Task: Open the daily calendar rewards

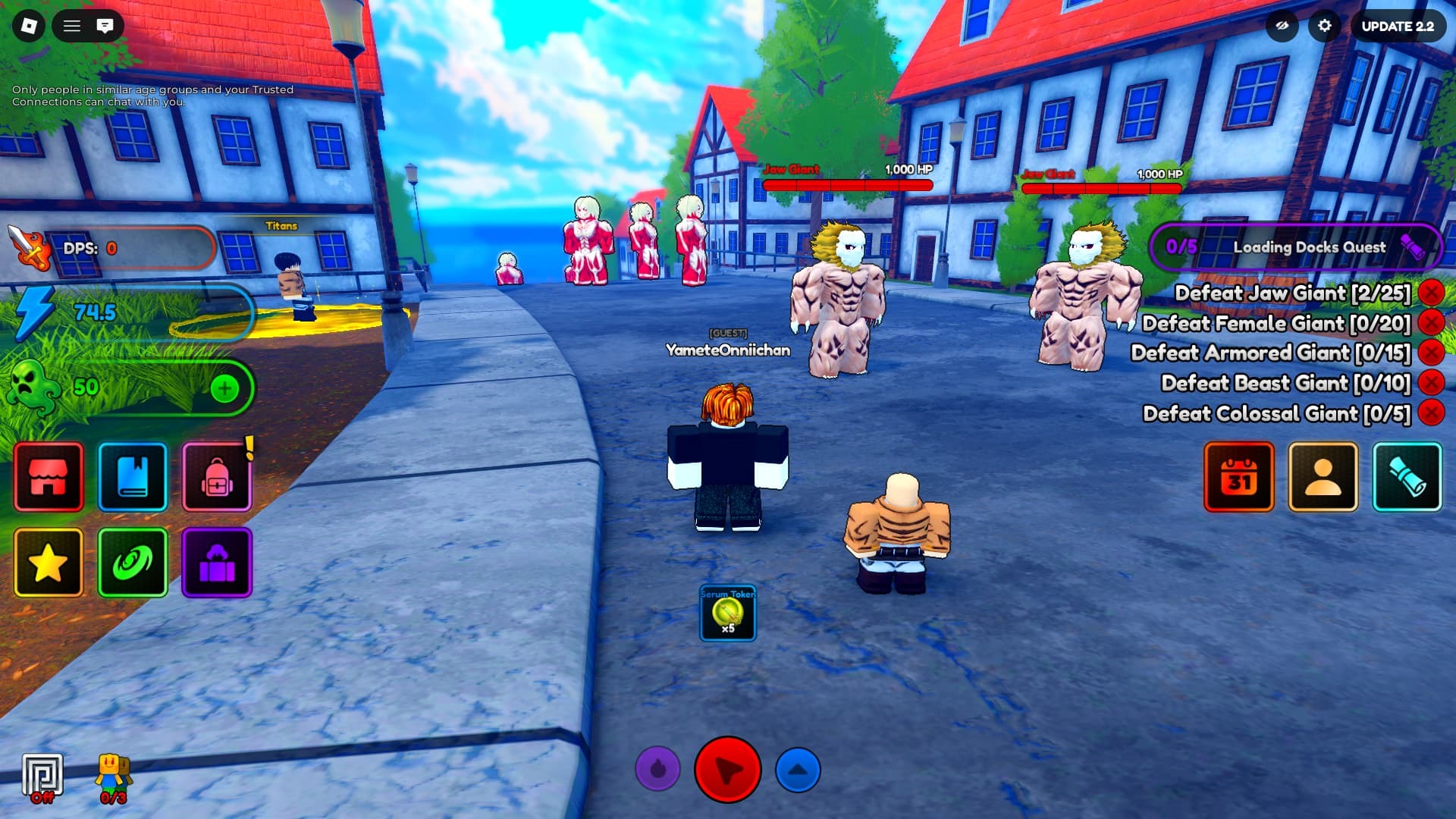Action: (1239, 477)
